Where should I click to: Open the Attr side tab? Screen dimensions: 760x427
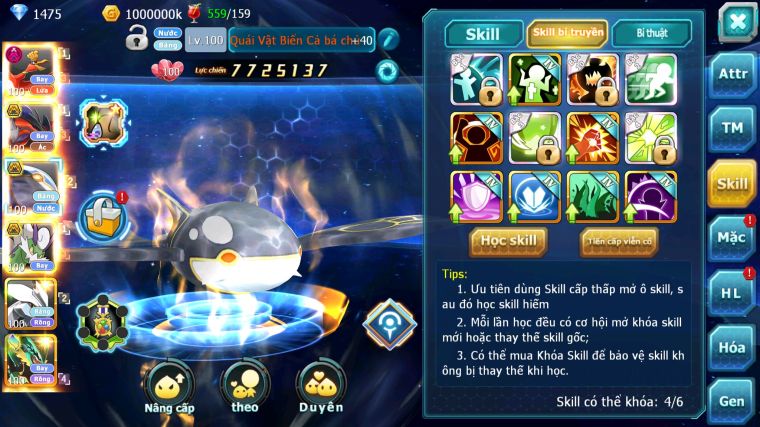pos(731,75)
